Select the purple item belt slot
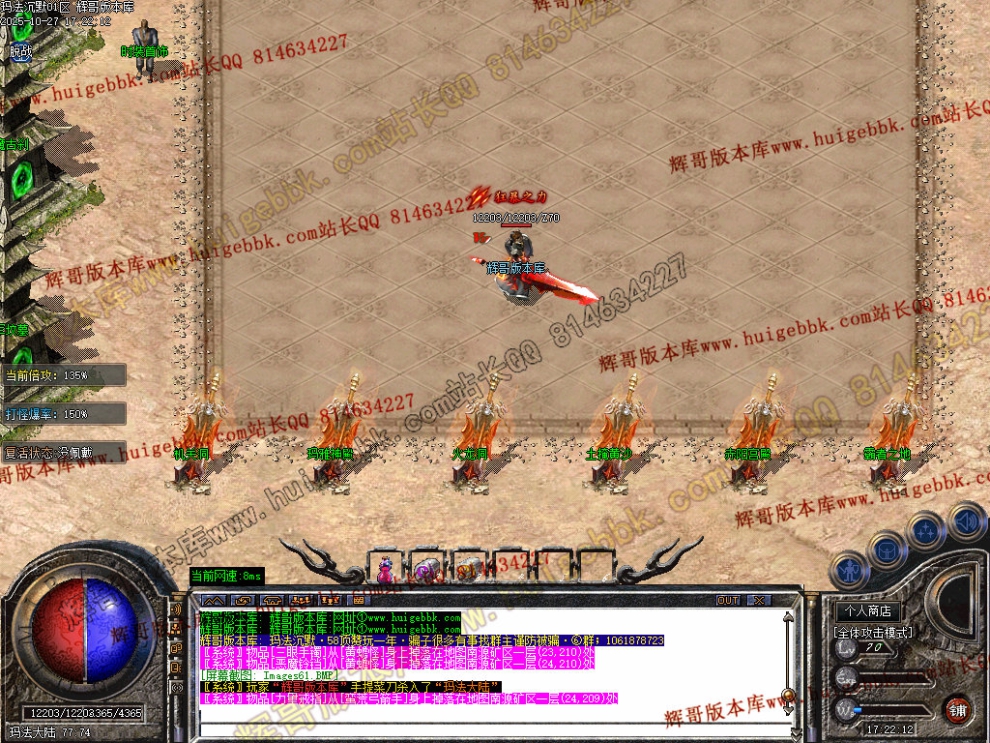 click(x=427, y=569)
